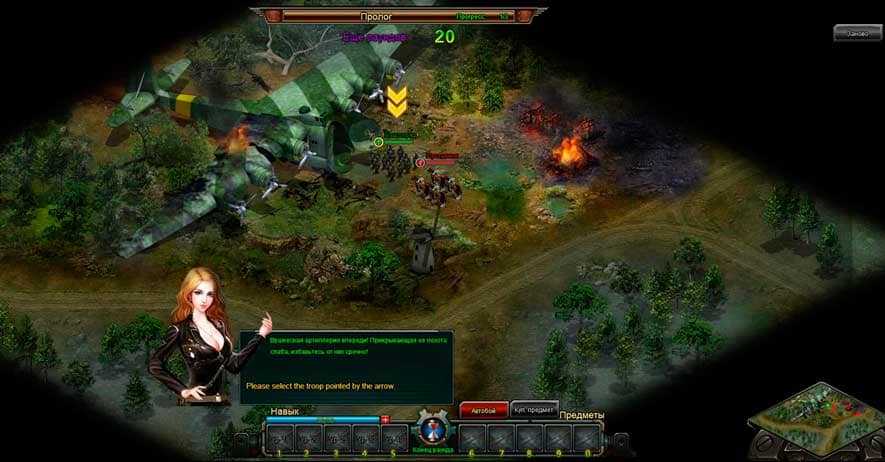Open the Куп. предмет buy item button
Viewport: 885px width, 462px height.
534,409
